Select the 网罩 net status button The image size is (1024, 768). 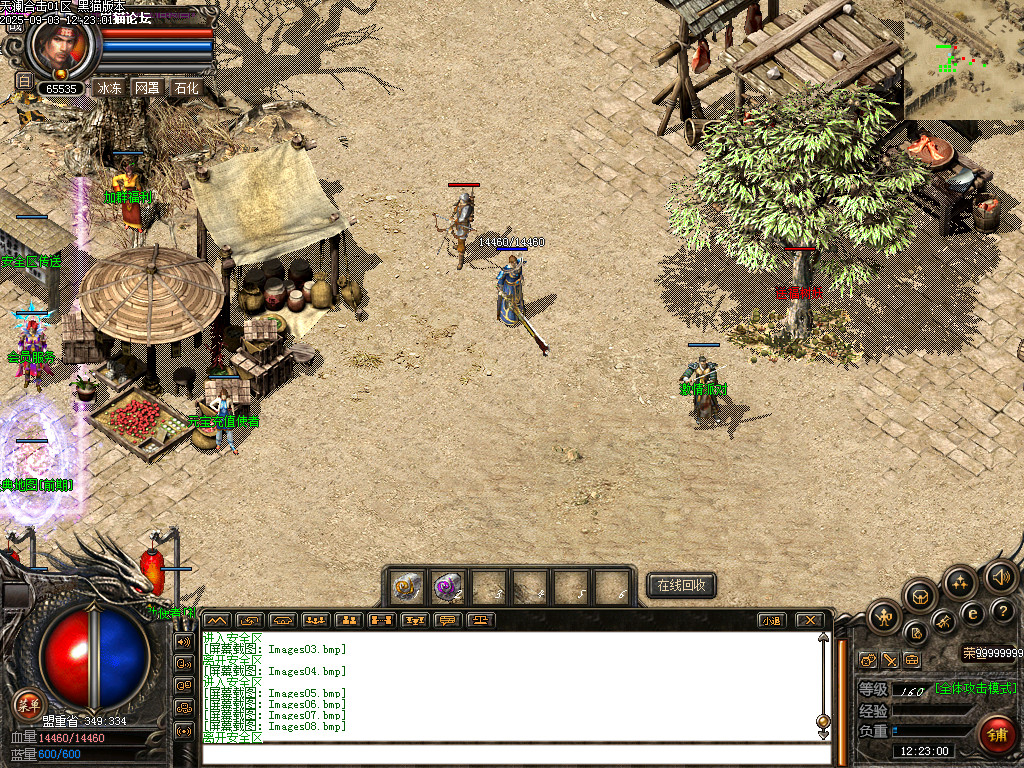147,88
